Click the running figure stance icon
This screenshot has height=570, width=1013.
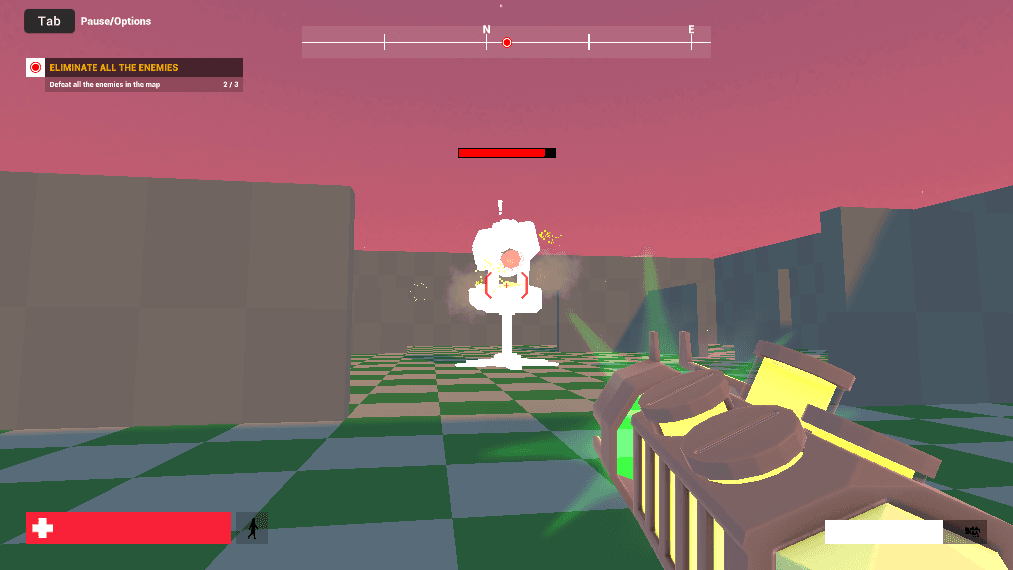click(253, 528)
